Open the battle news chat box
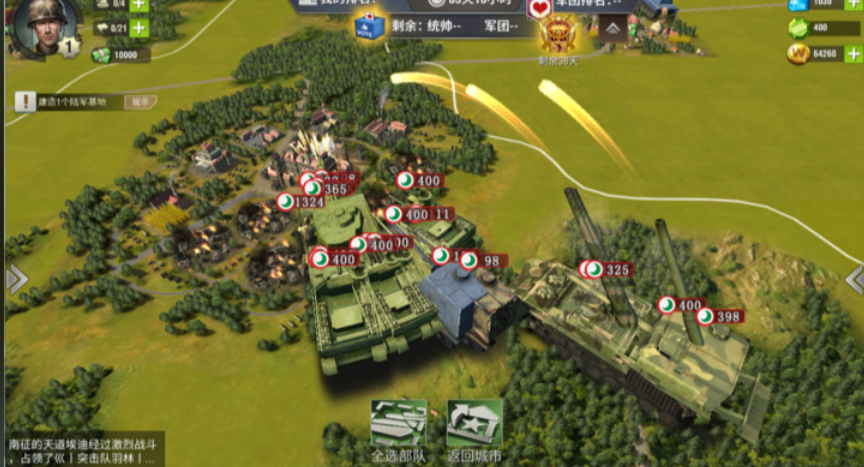Viewport: 864px width, 467px height. click(x=82, y=451)
